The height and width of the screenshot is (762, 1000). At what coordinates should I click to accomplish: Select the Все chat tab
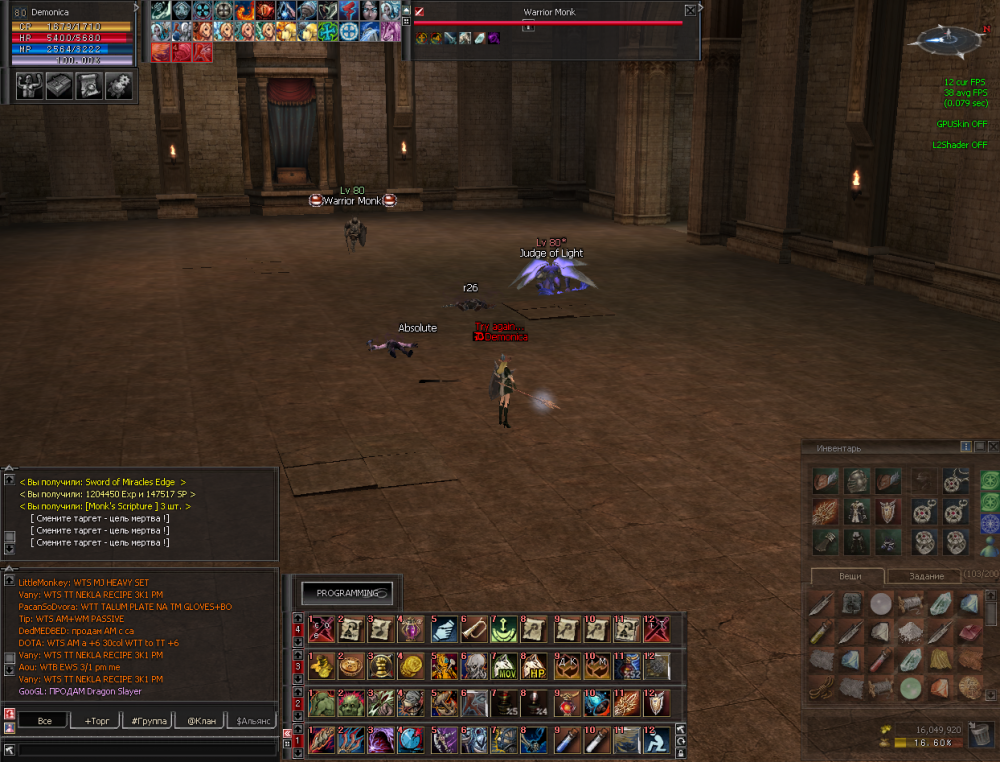tap(44, 720)
